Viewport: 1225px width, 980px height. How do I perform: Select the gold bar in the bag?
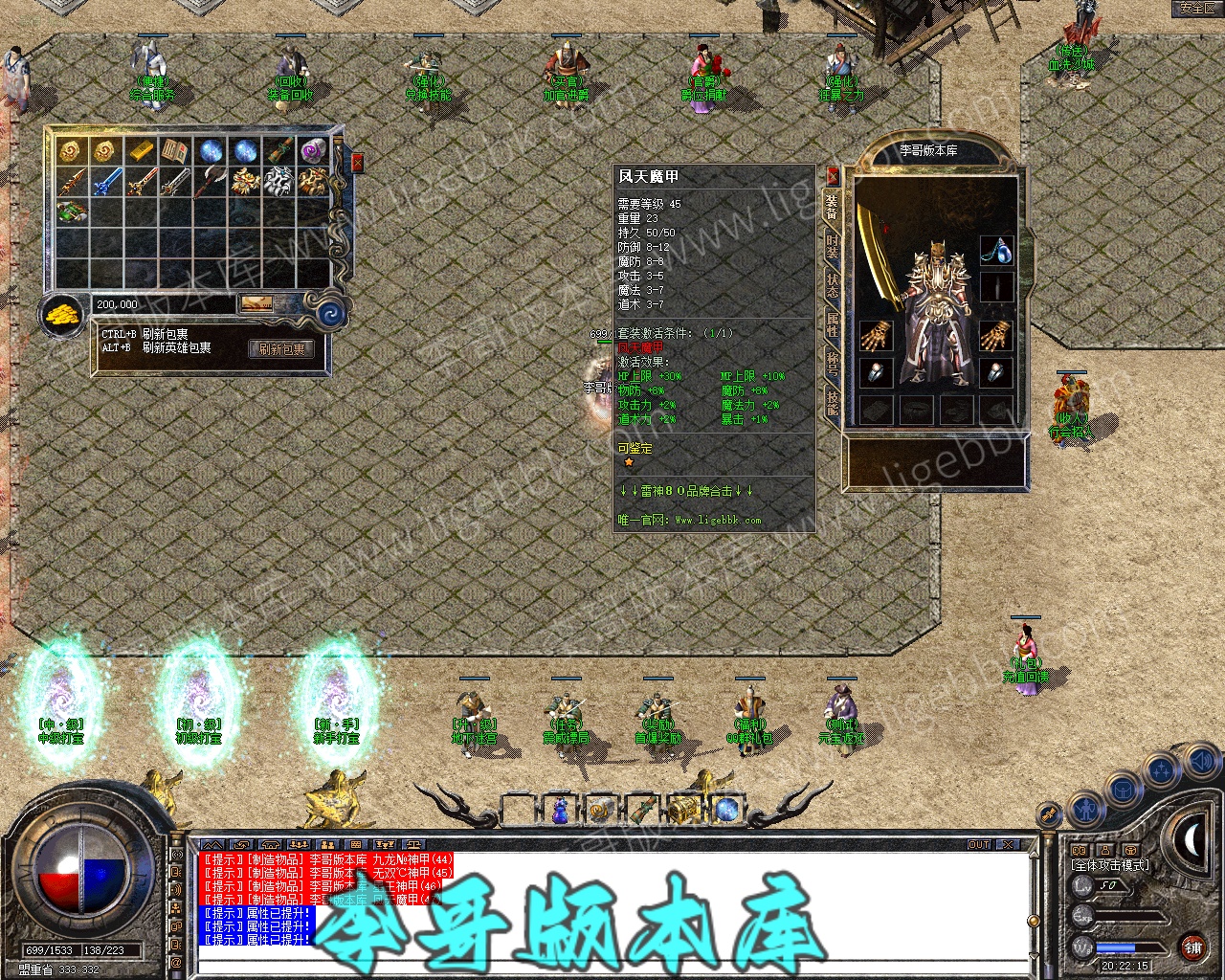pos(141,151)
